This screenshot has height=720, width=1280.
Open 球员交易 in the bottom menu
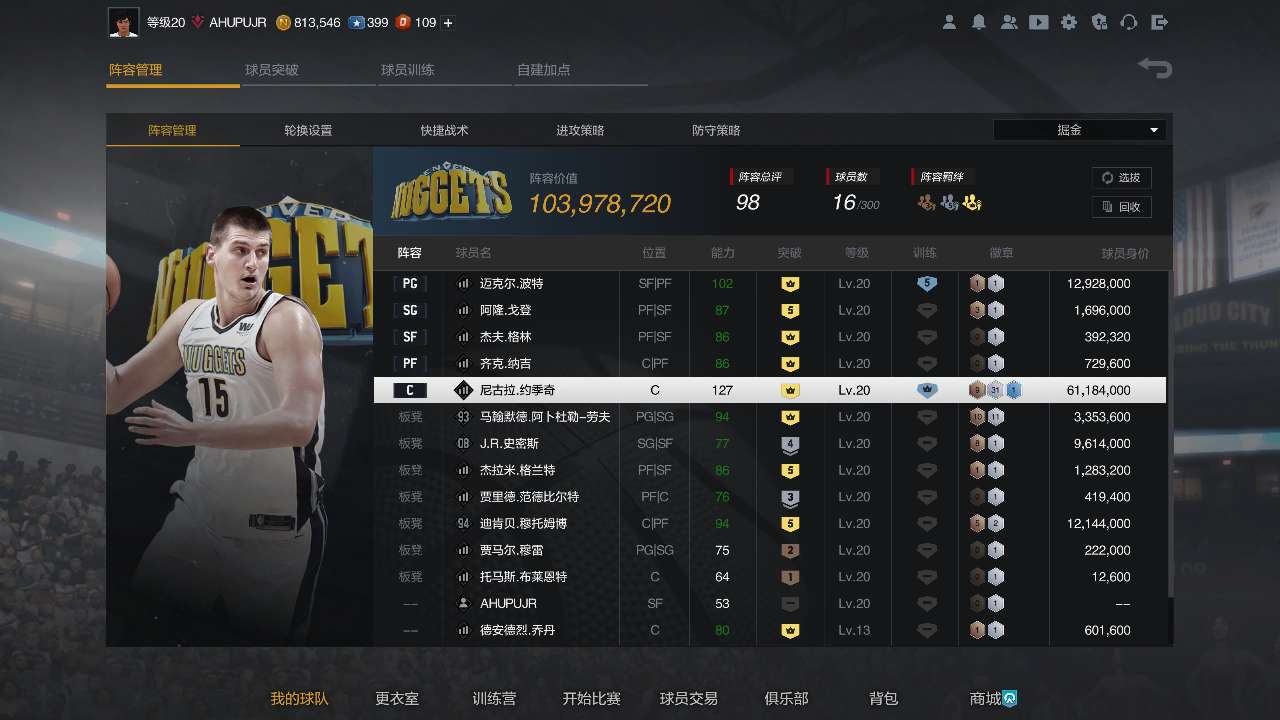(688, 699)
